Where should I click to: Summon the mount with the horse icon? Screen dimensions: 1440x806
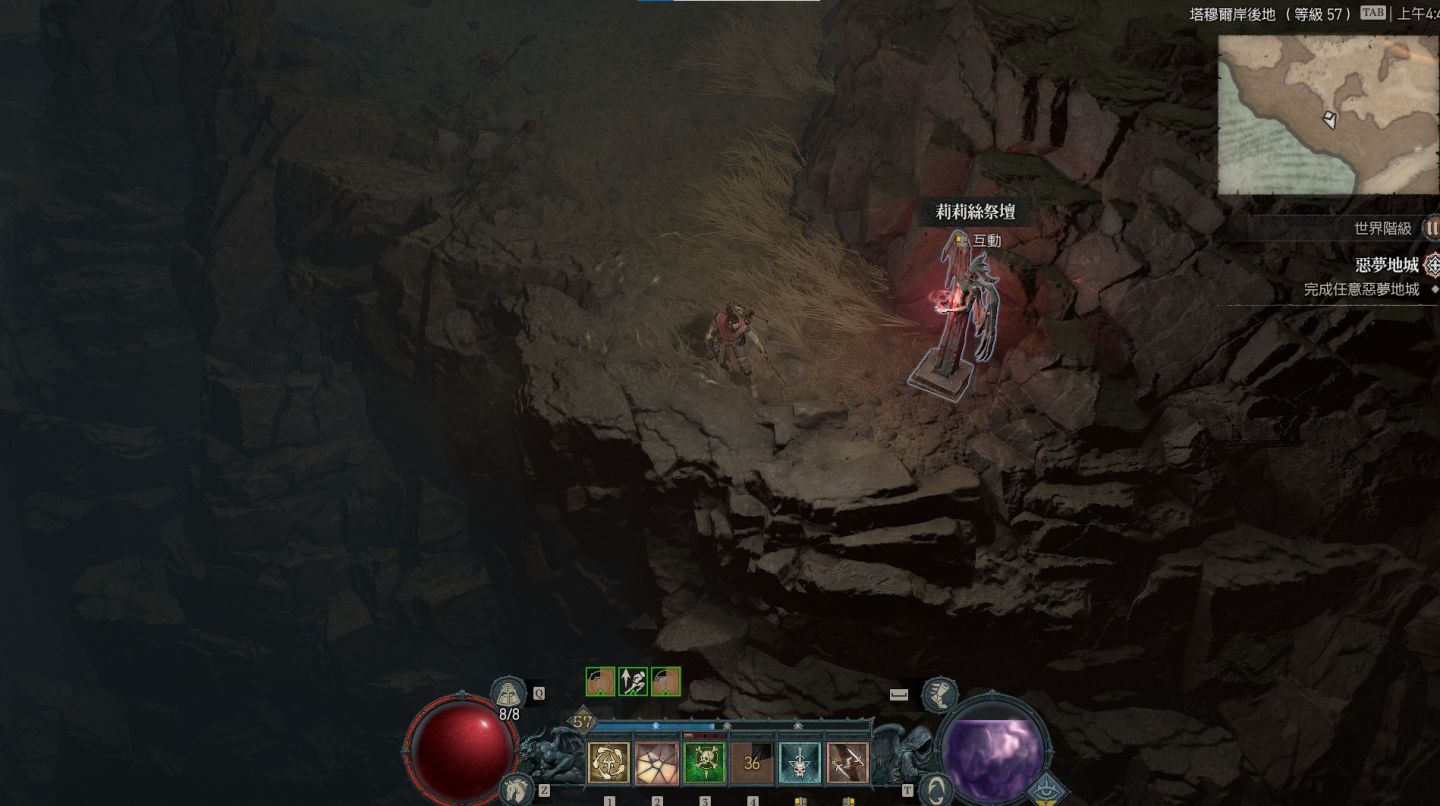(x=516, y=788)
